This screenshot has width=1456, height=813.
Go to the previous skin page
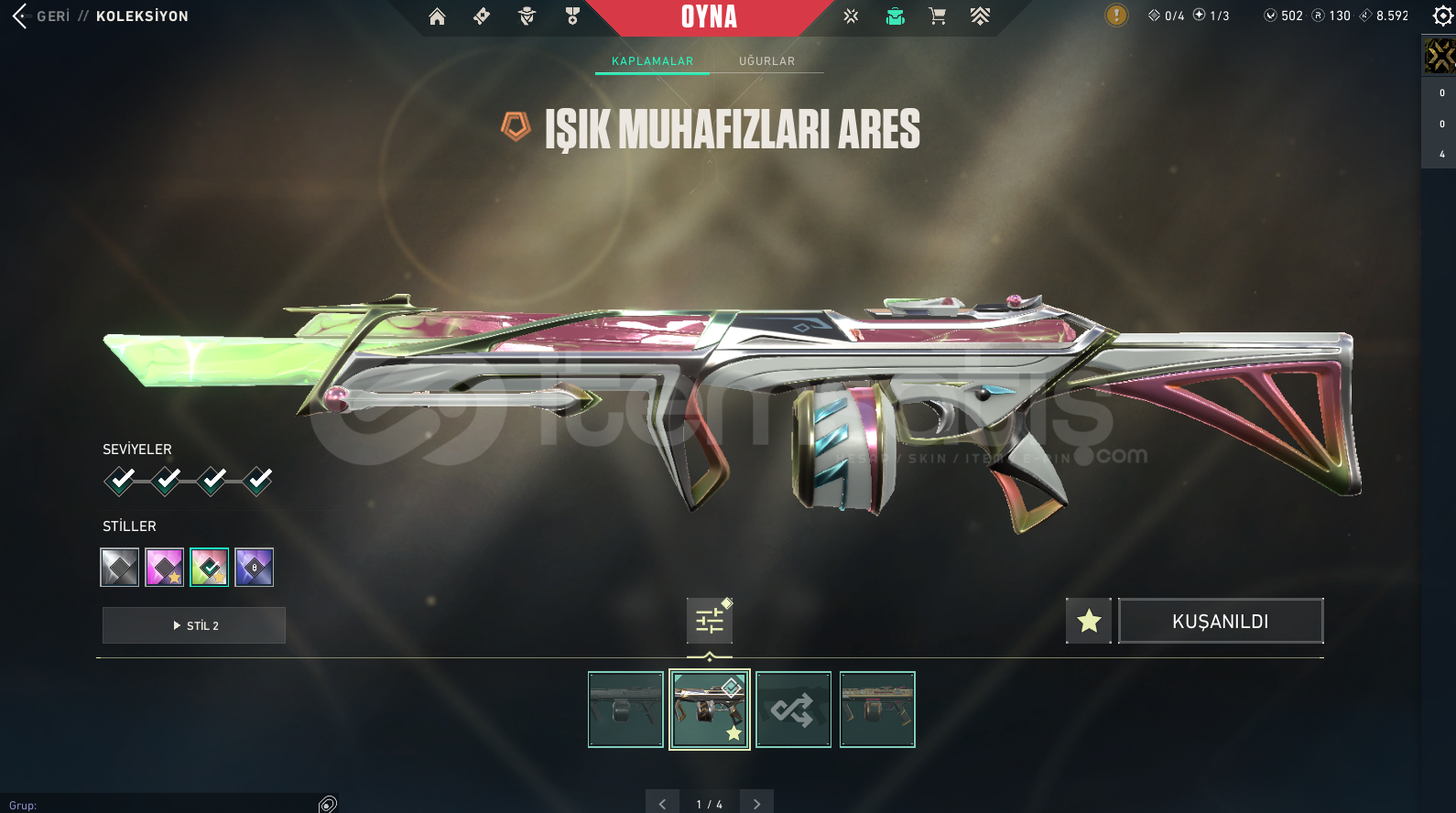click(662, 804)
